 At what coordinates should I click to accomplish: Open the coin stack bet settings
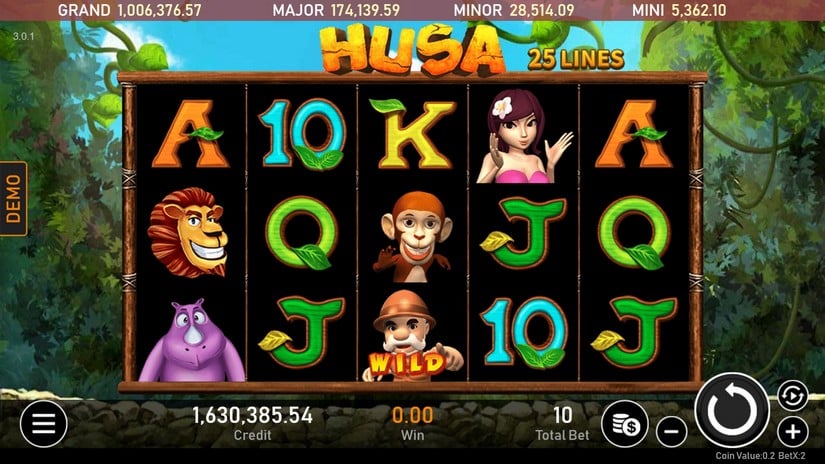coord(625,423)
